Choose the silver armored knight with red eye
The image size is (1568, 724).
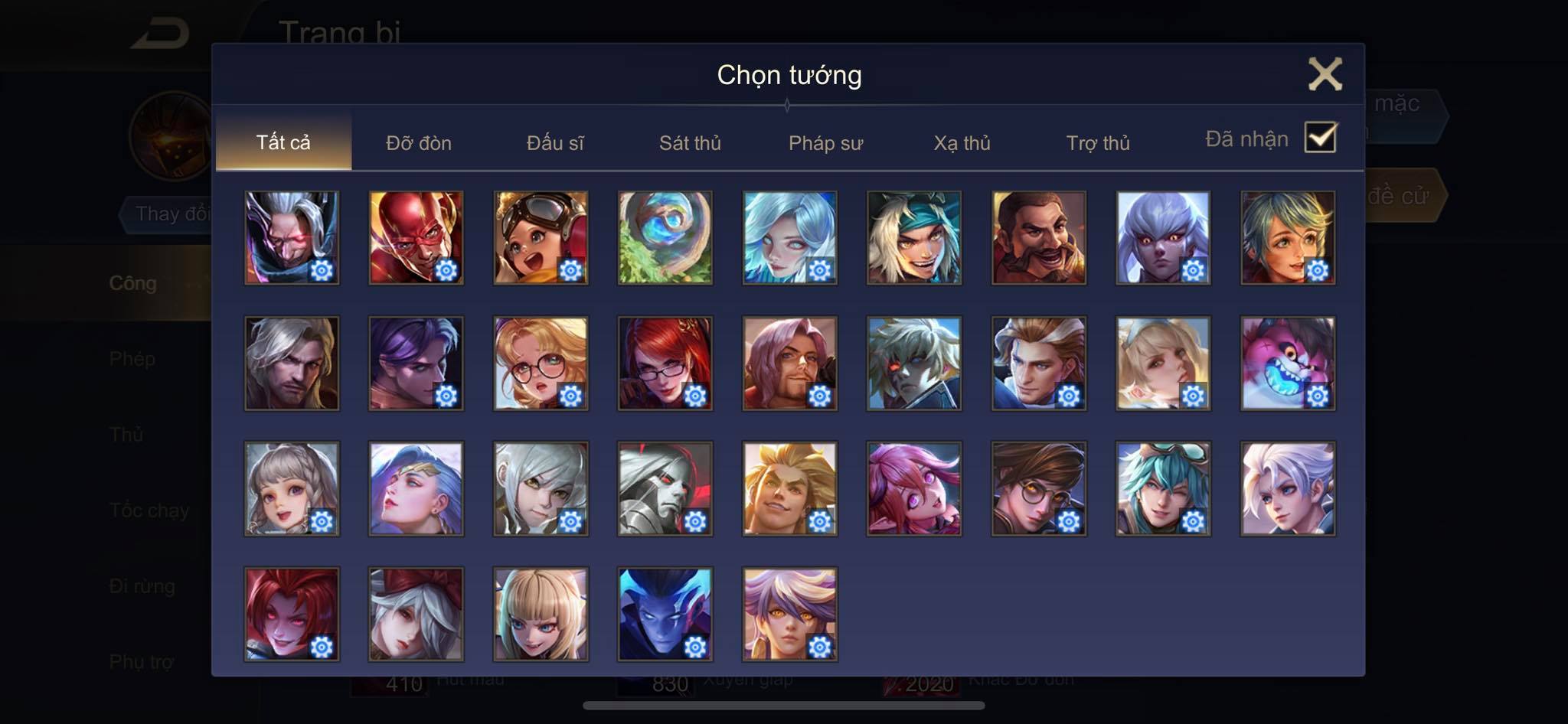(x=665, y=488)
